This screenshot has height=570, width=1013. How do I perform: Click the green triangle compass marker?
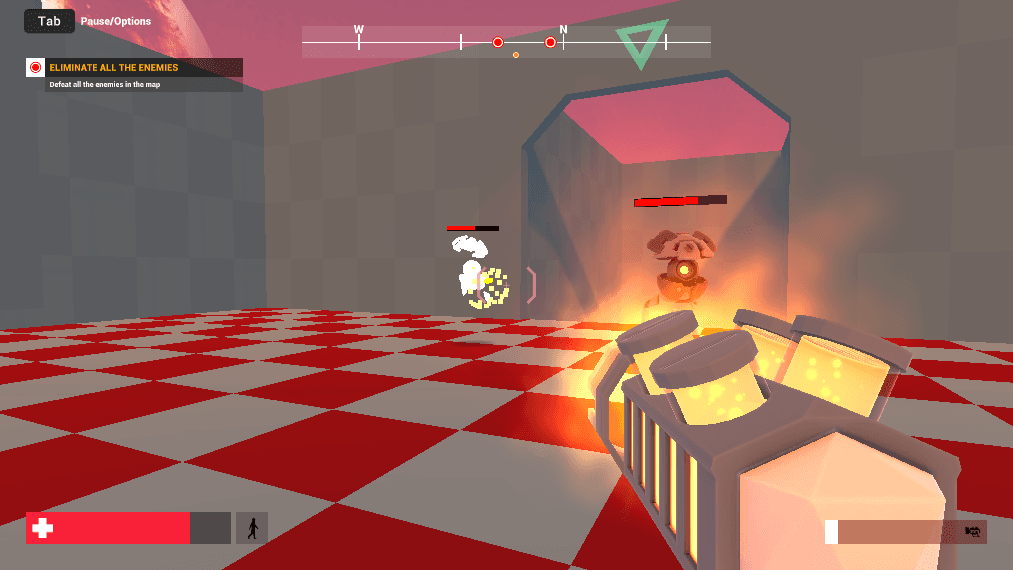click(x=641, y=42)
